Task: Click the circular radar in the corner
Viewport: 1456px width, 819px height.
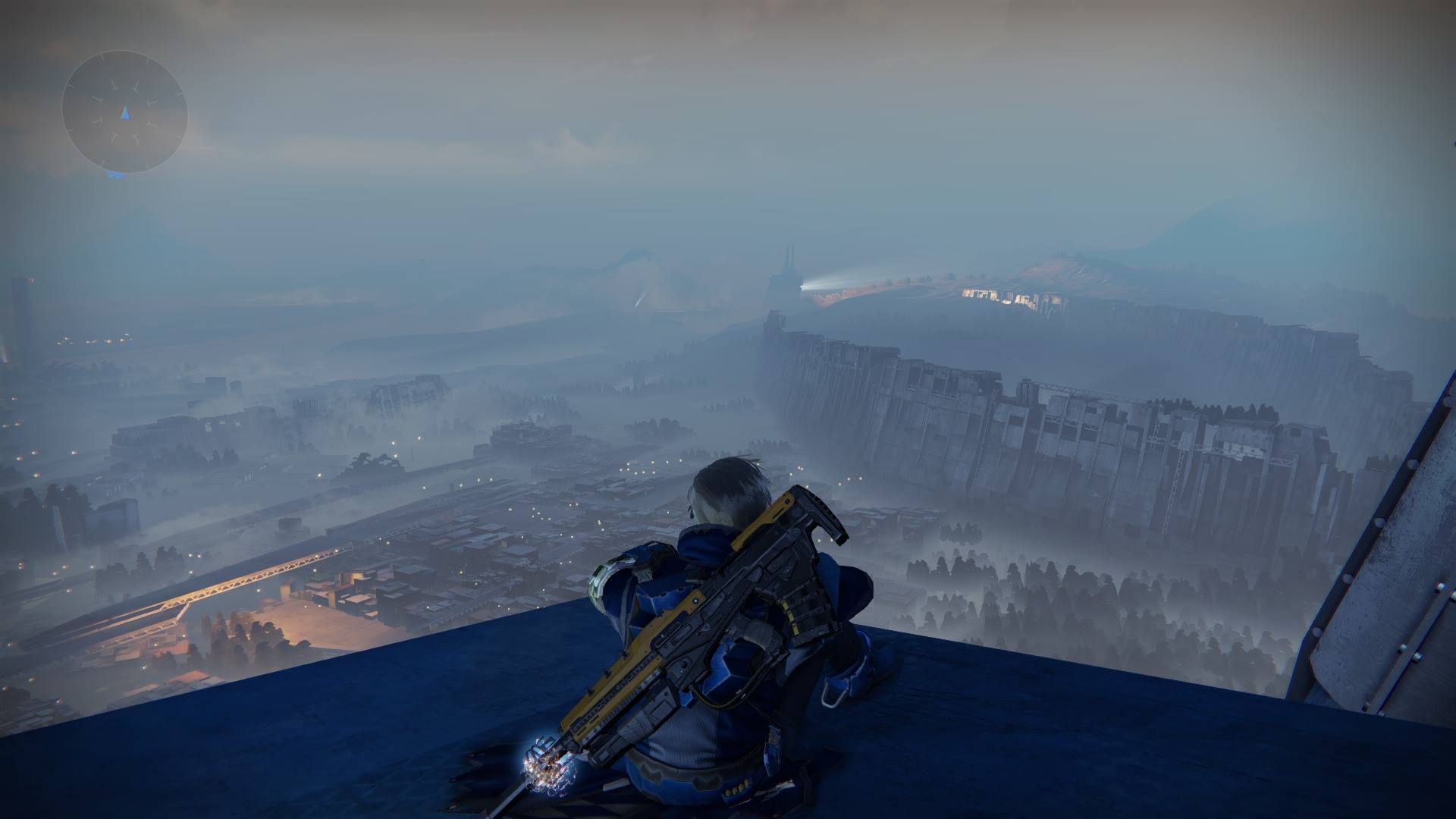Action: [125, 112]
